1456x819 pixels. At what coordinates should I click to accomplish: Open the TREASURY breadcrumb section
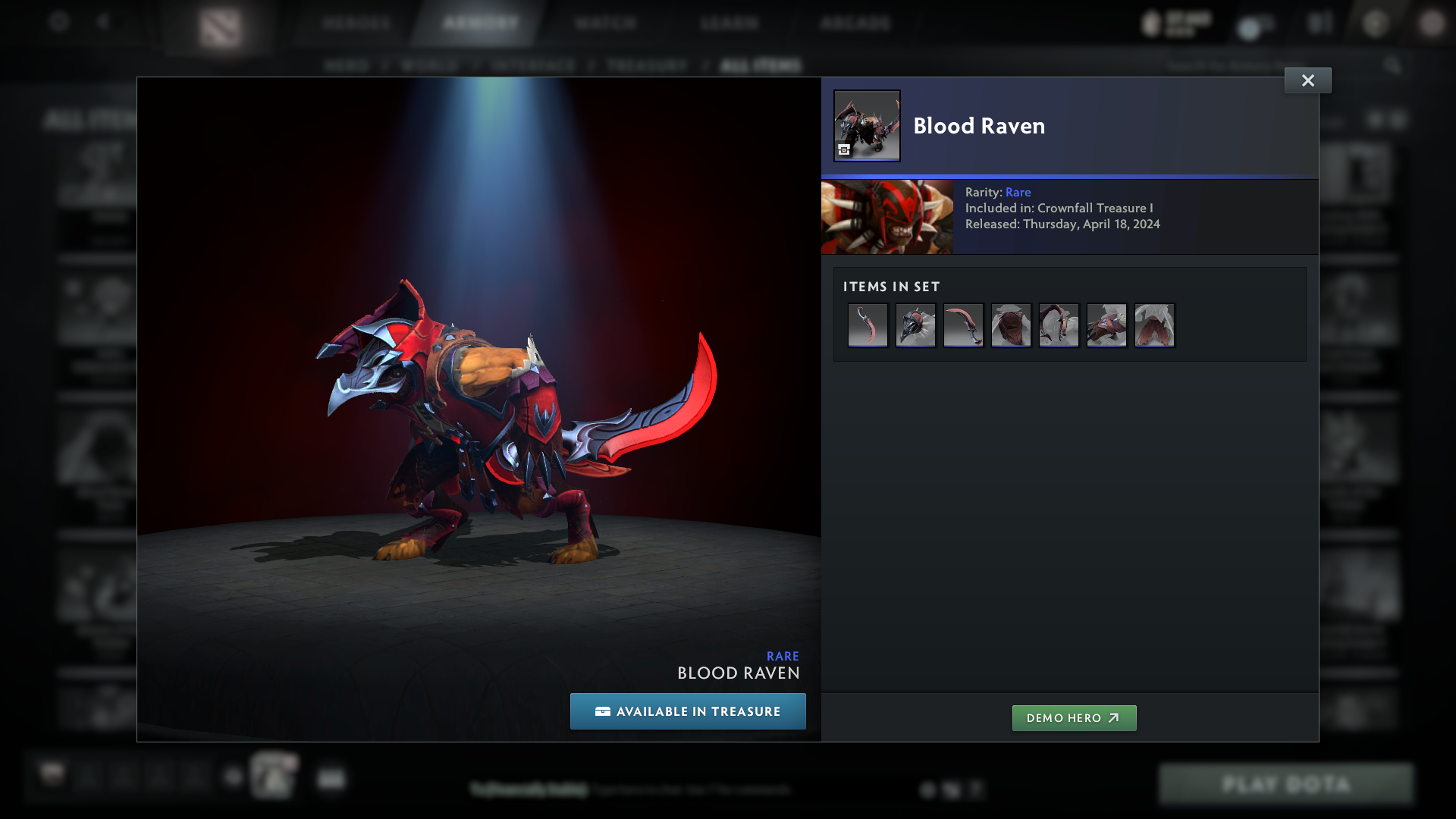(x=645, y=65)
